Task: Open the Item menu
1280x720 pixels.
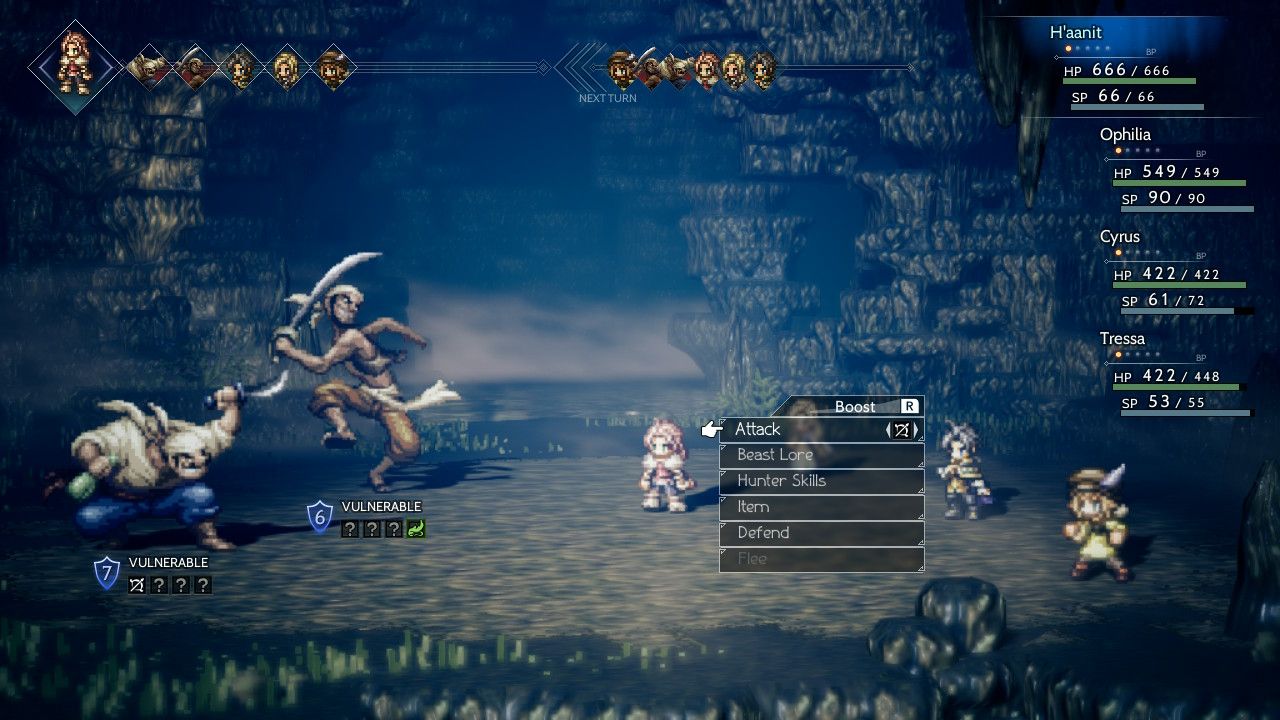Action: coord(752,507)
